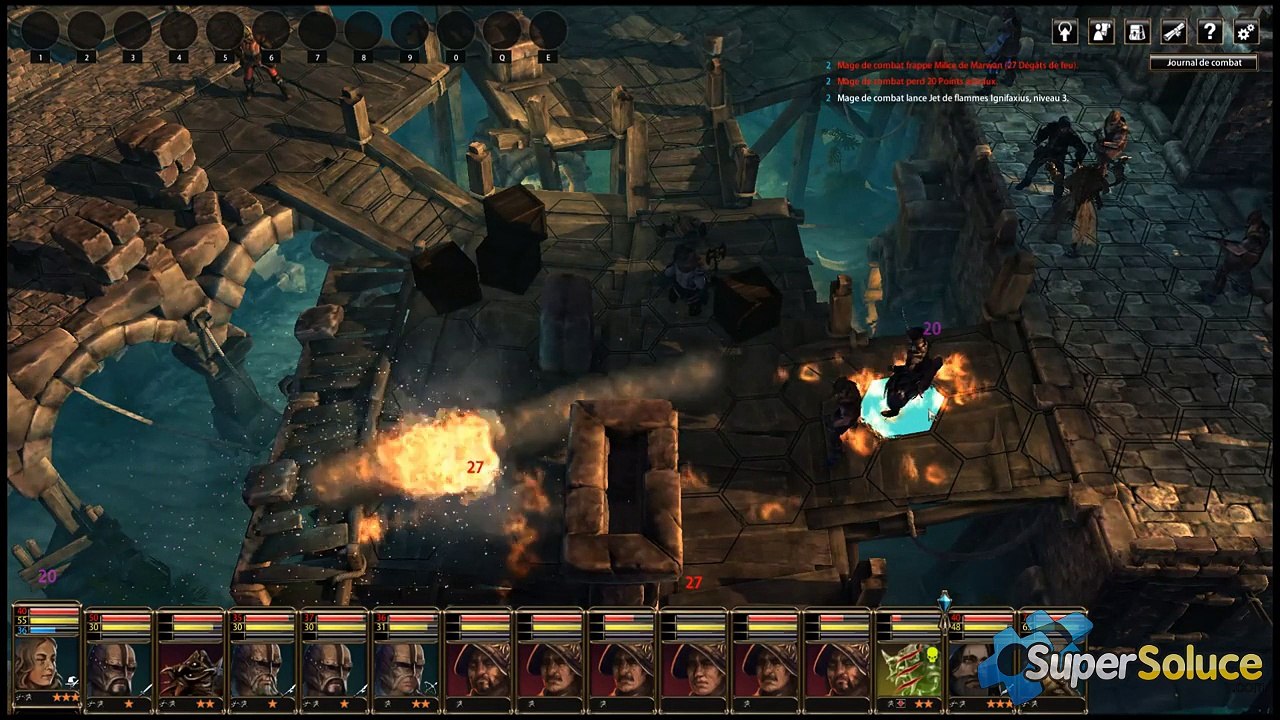Select the red hooded creature portrait
The image size is (1280, 720).
click(x=190, y=667)
